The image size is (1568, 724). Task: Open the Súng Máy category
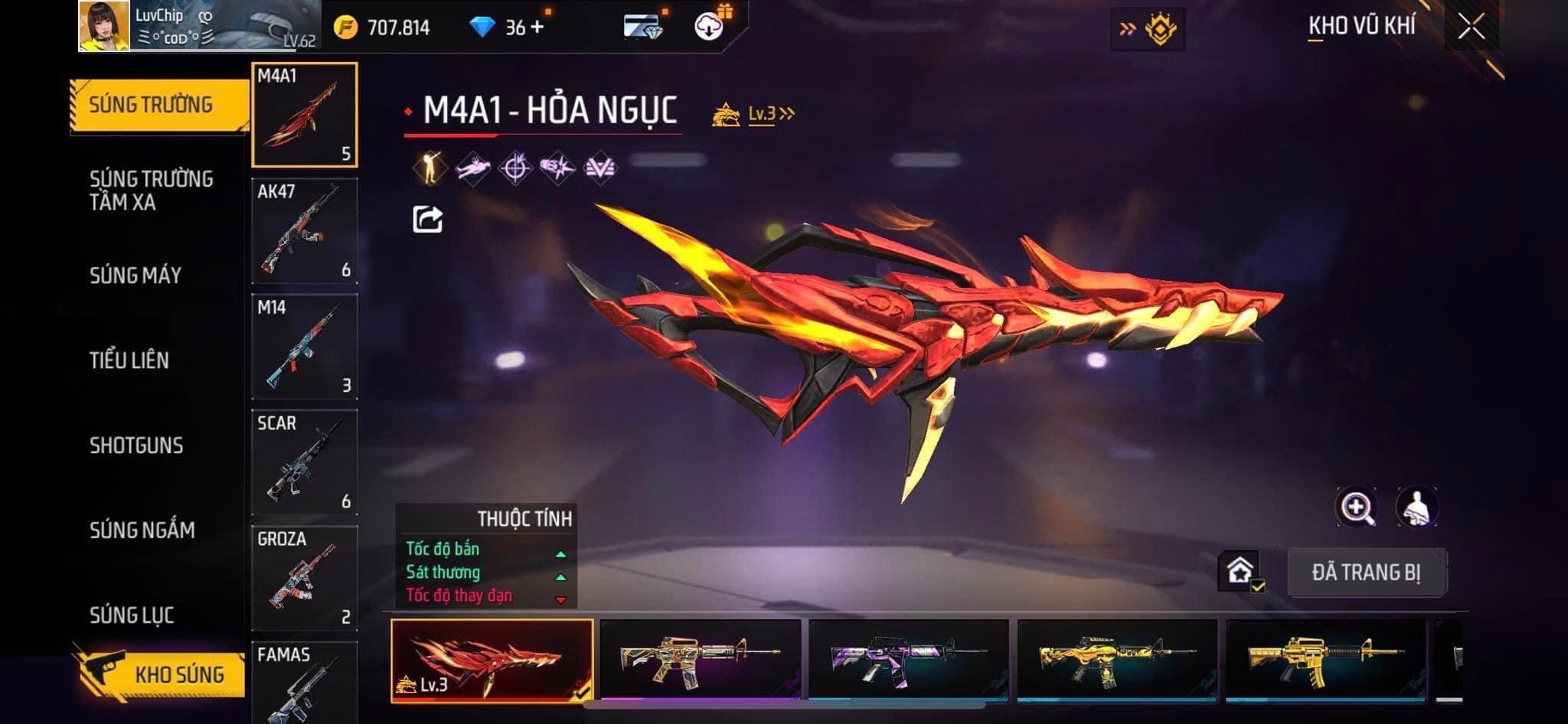click(x=136, y=276)
